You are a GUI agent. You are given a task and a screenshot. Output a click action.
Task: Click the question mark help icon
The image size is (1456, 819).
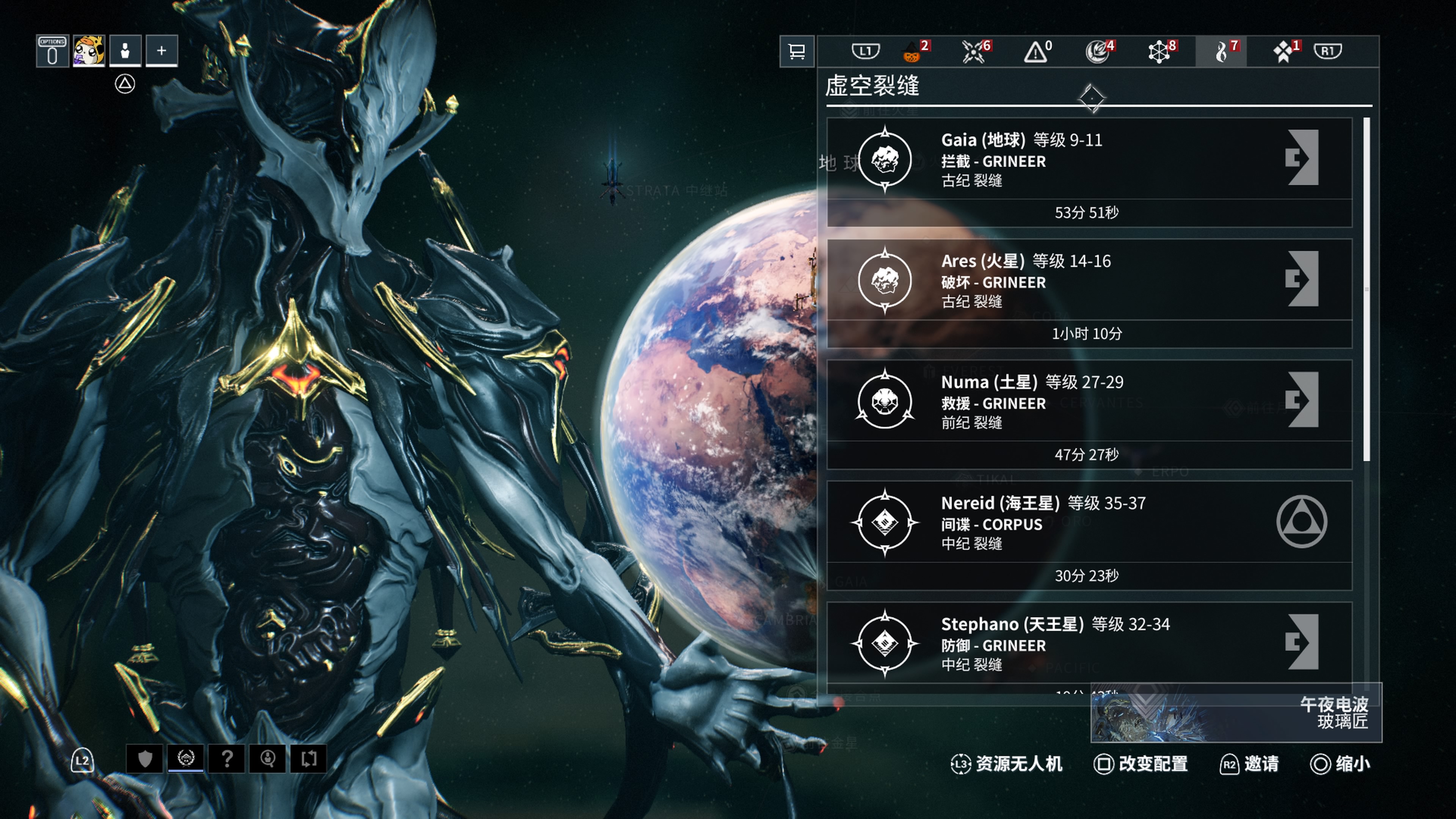pyautogui.click(x=227, y=759)
